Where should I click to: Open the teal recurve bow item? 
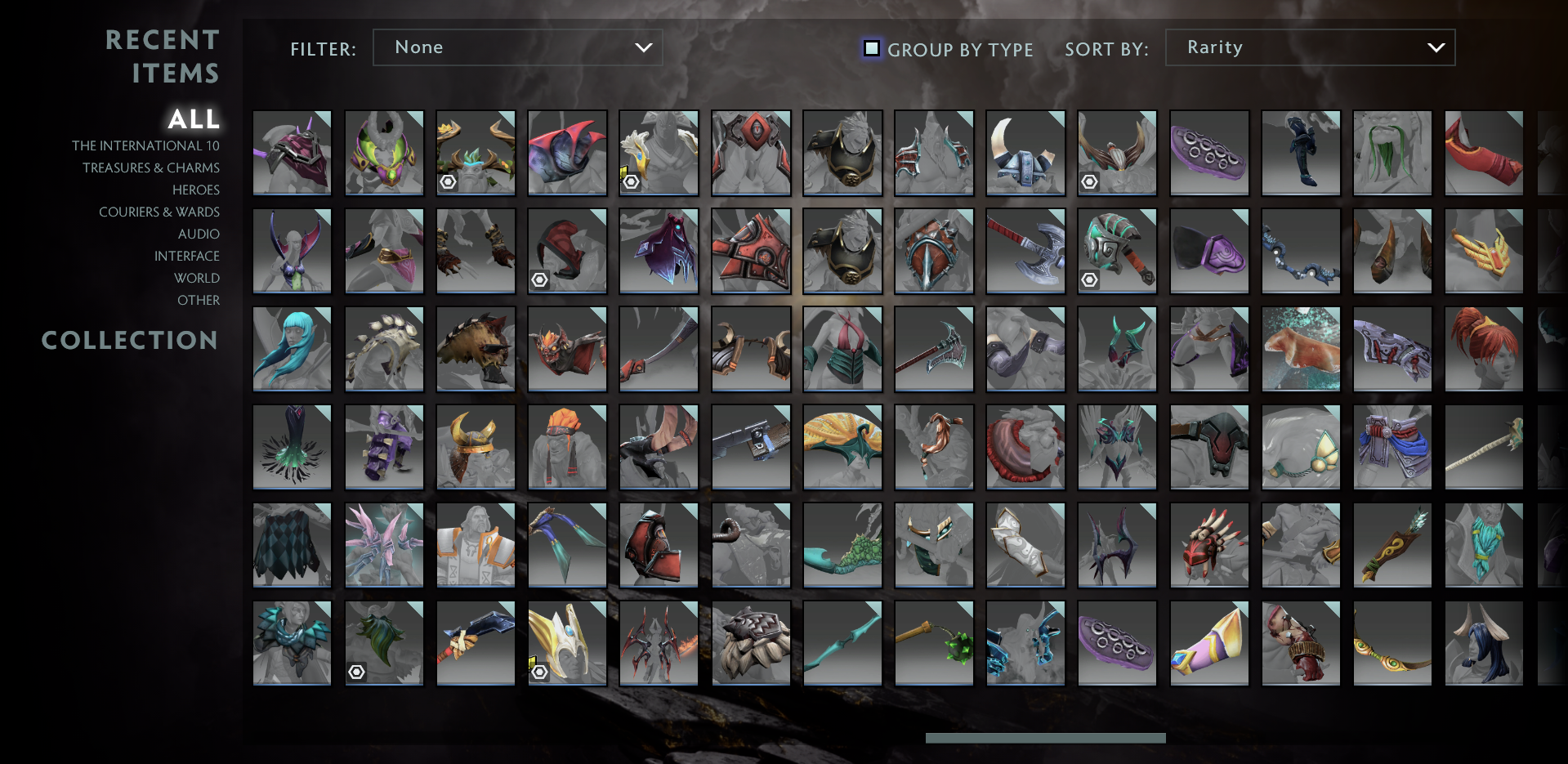point(842,643)
